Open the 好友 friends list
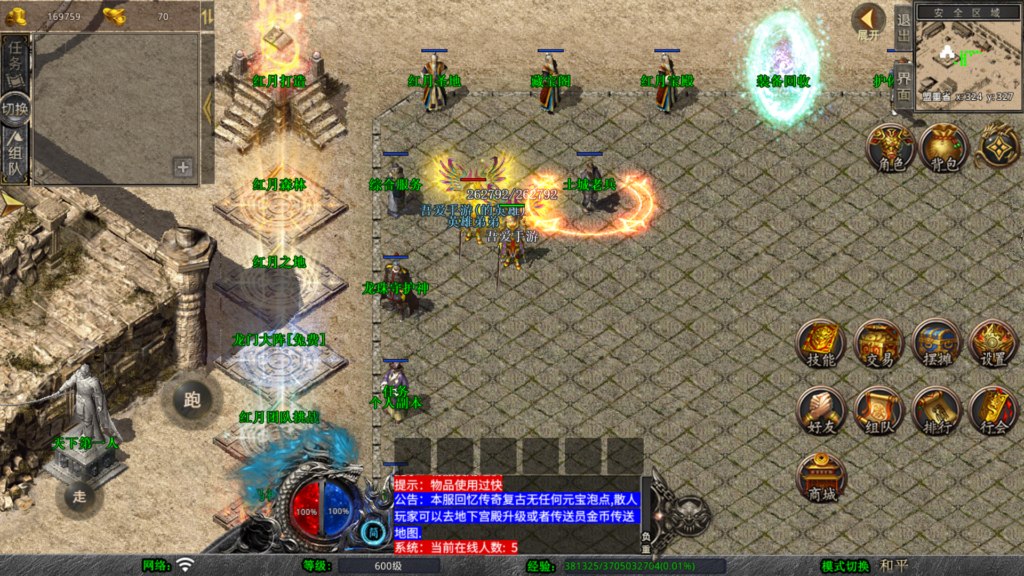The height and width of the screenshot is (576, 1024). [x=821, y=410]
